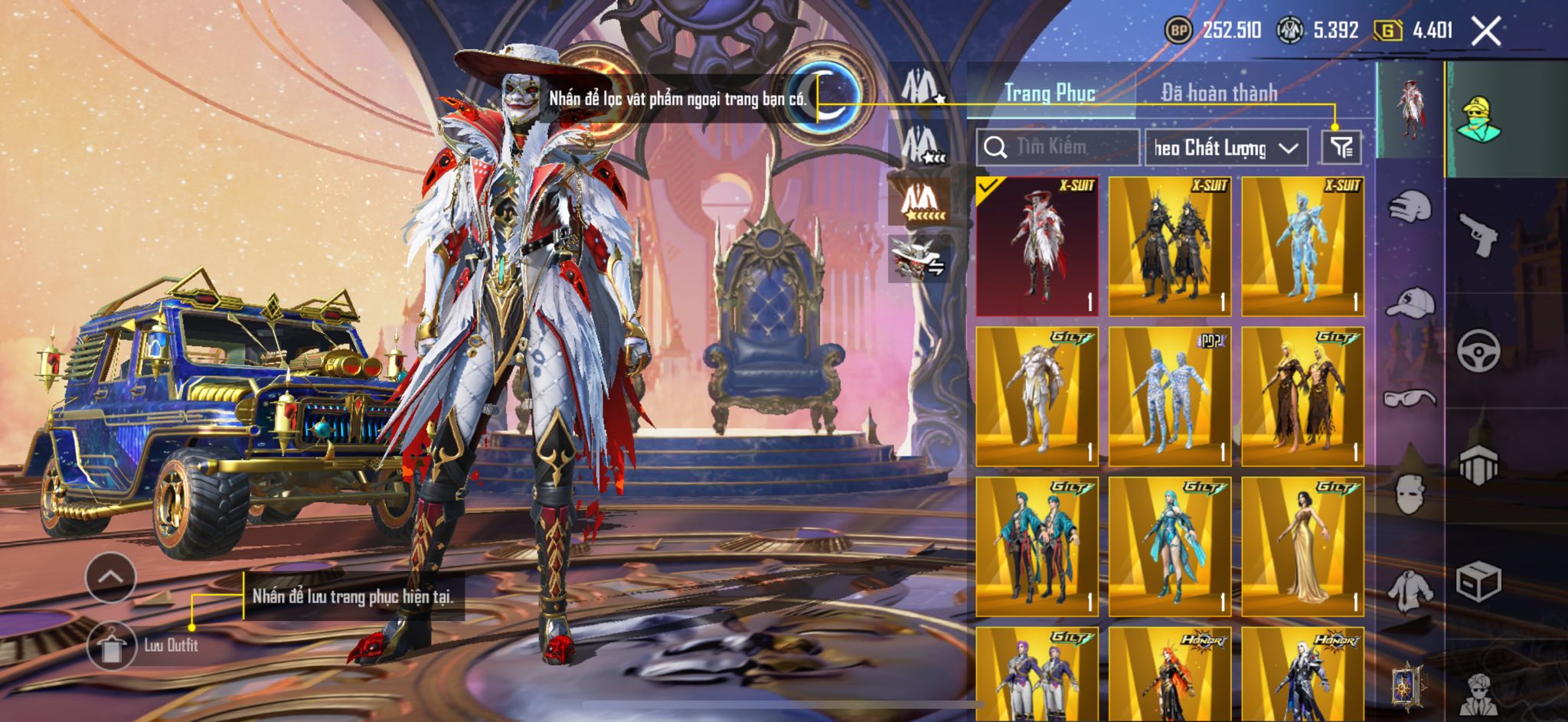Select the one-star suit category icon
This screenshot has height=722, width=1568.
click(921, 87)
